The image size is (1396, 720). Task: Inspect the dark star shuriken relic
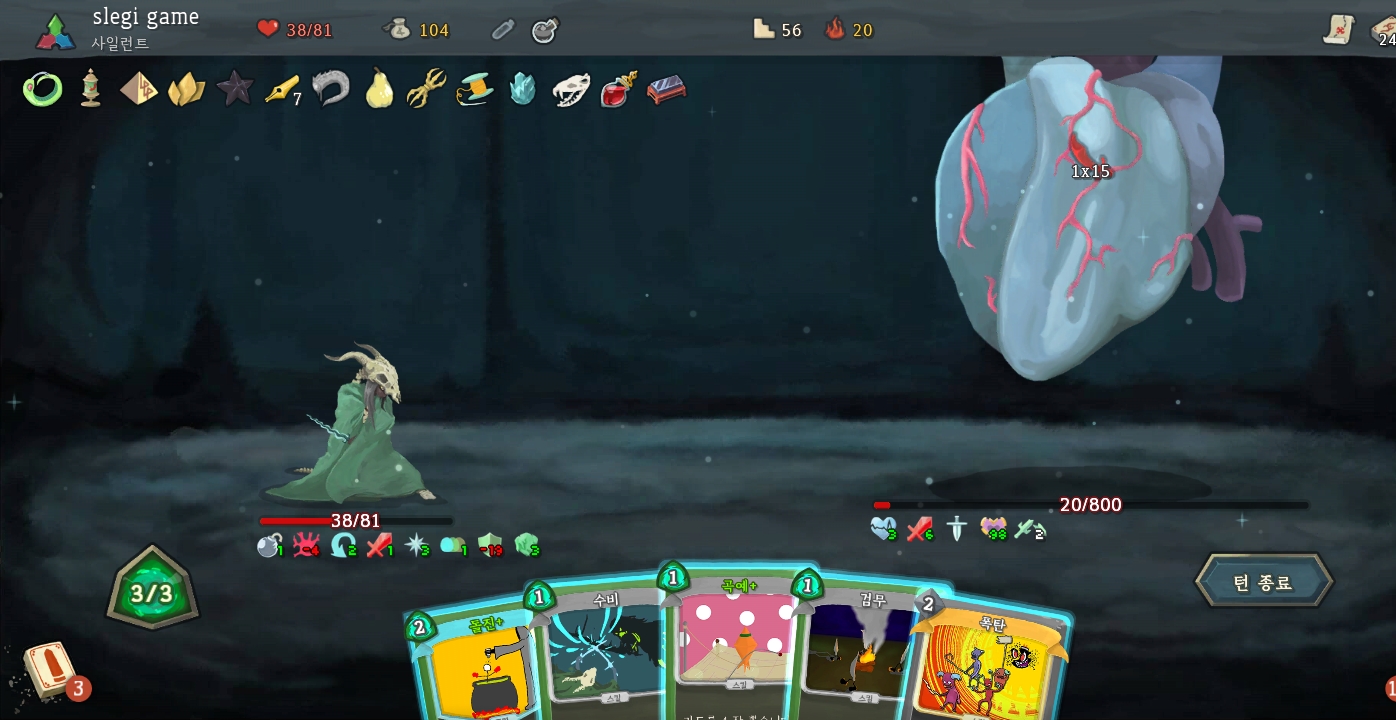(235, 88)
